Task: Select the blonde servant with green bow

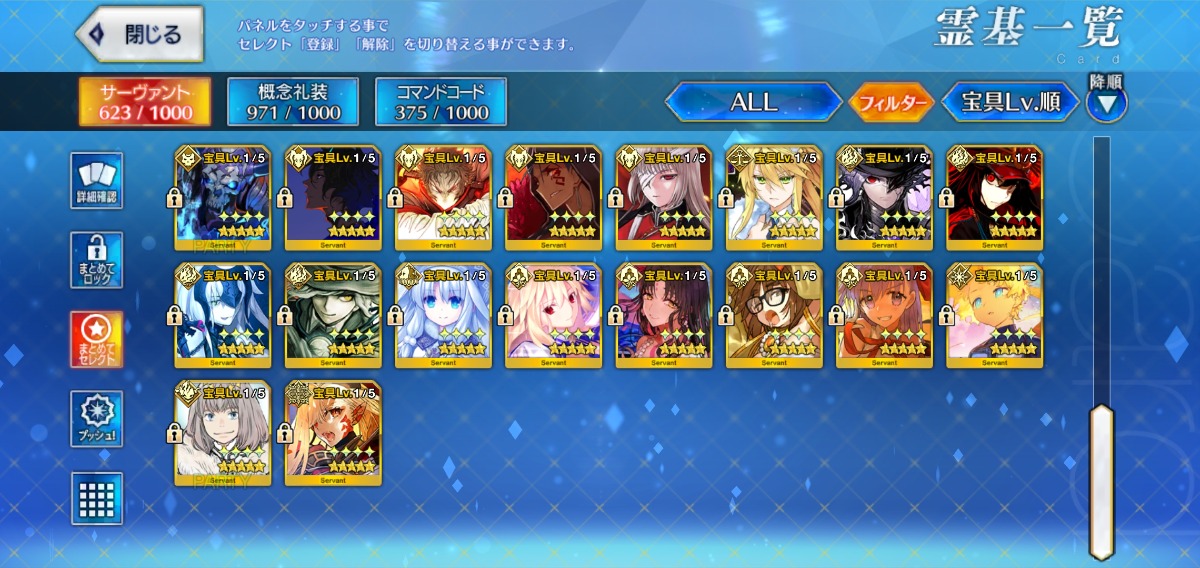Action: pos(774,197)
